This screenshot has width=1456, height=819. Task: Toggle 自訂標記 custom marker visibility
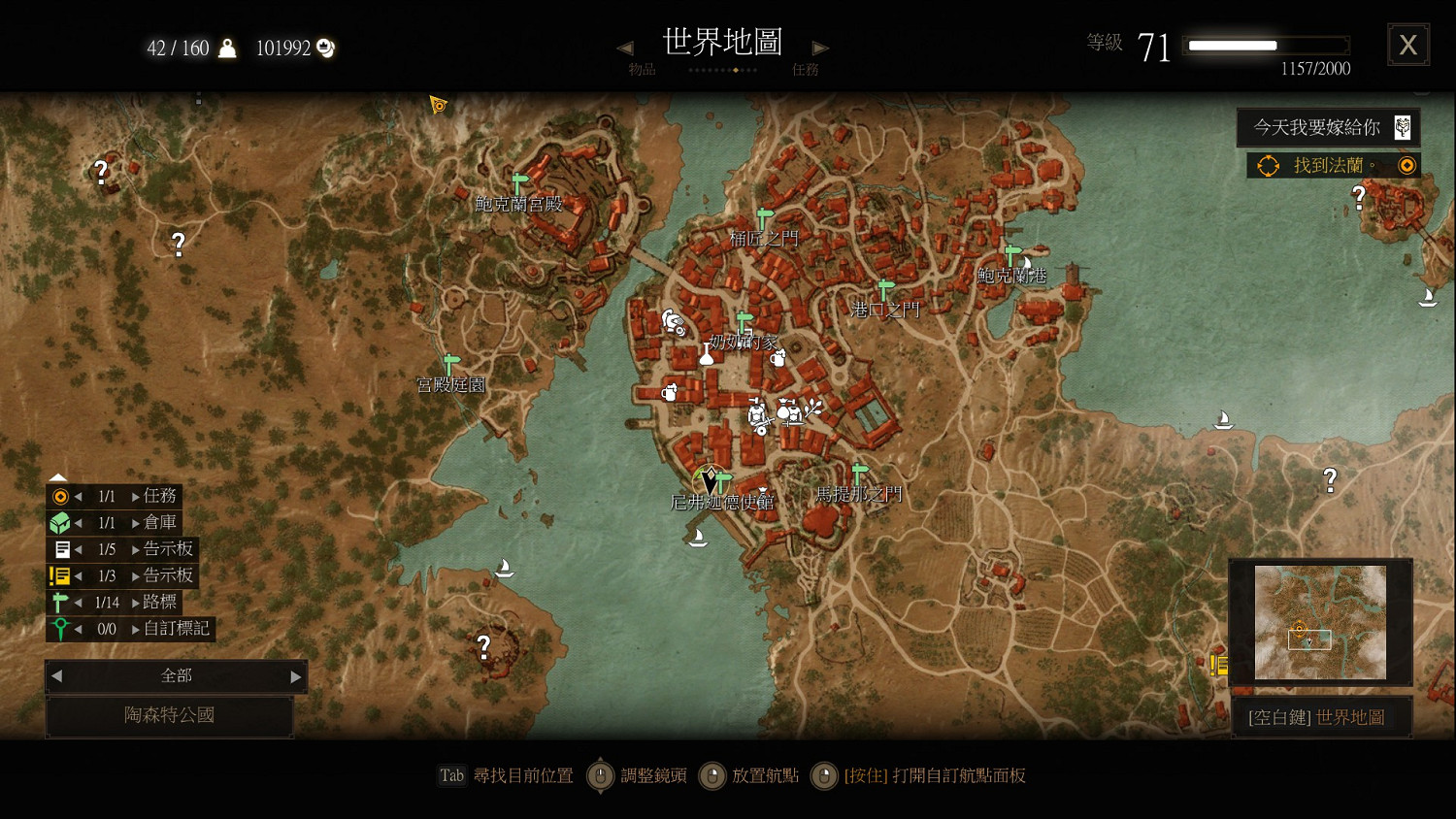[x=60, y=629]
